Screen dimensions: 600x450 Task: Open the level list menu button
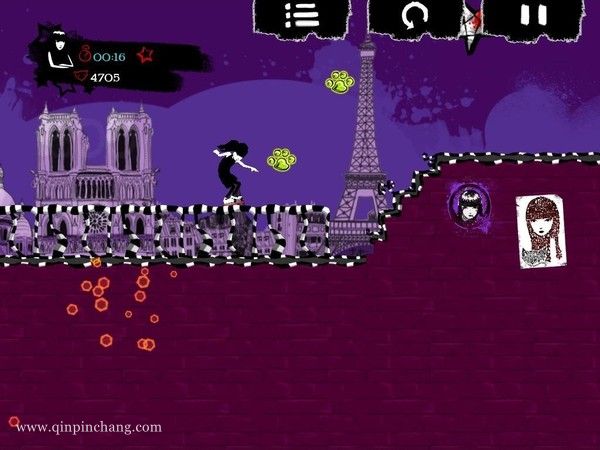[301, 15]
